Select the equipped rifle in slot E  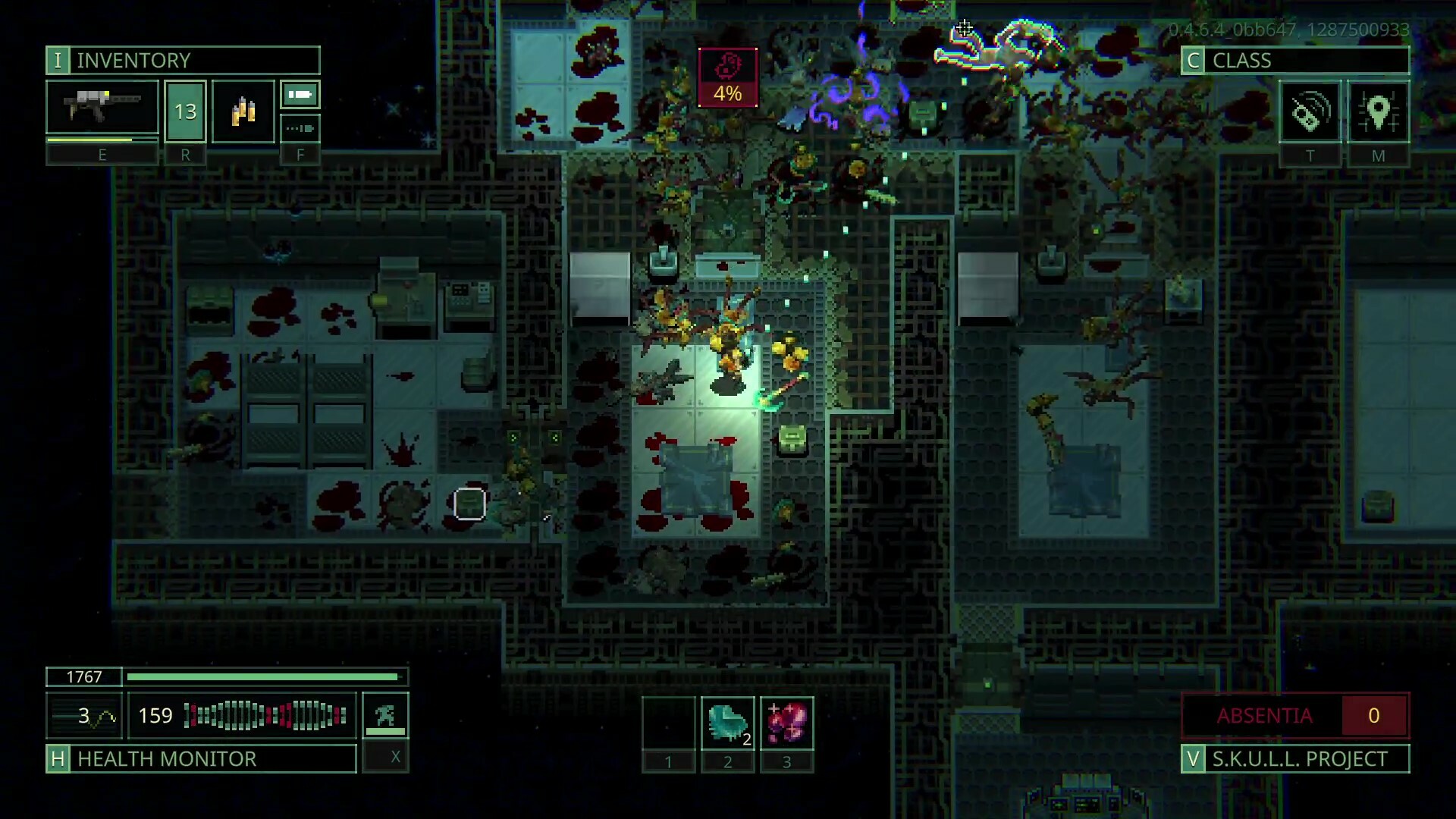tap(102, 108)
